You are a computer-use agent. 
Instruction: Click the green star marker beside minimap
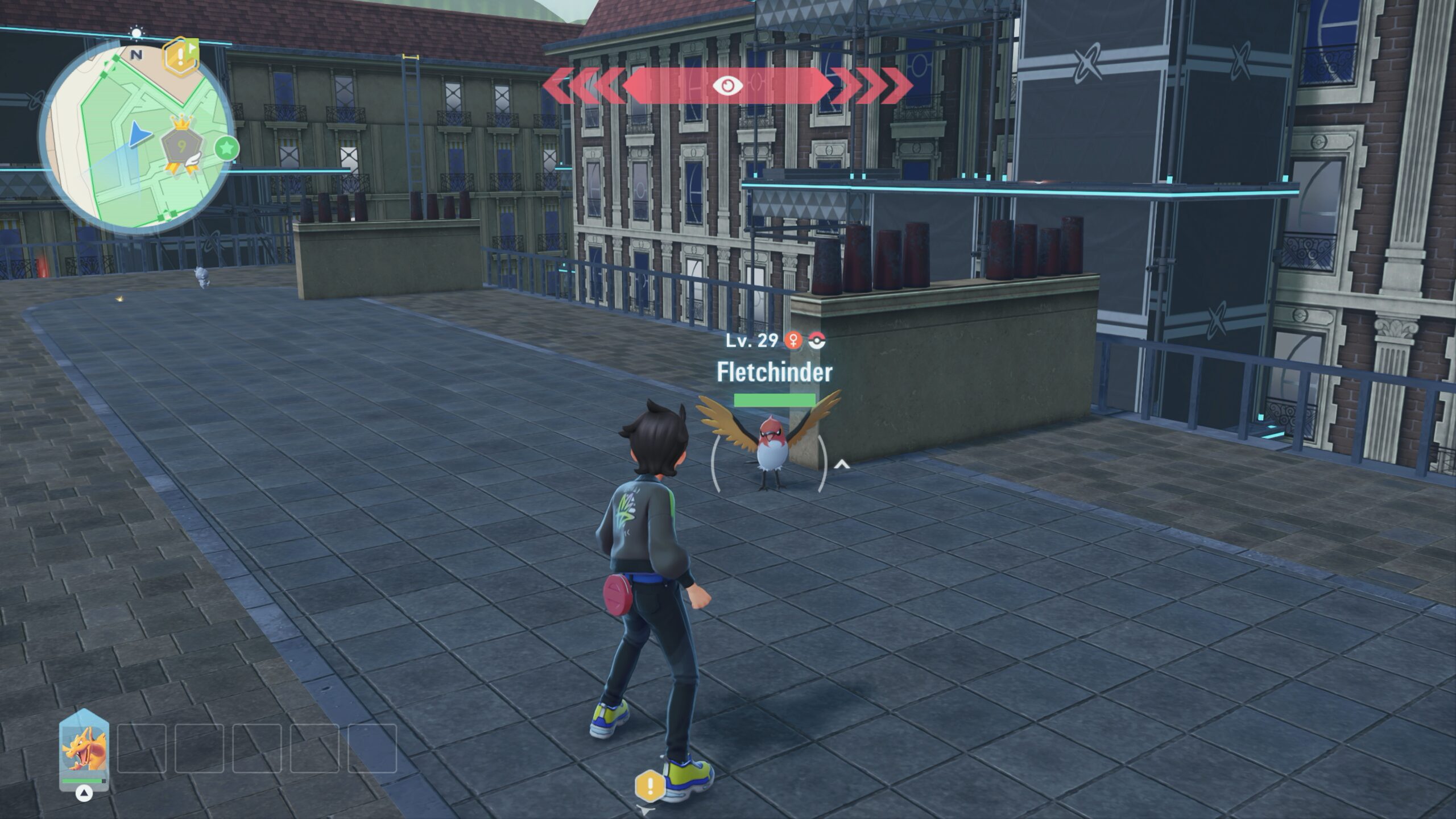pos(227,148)
